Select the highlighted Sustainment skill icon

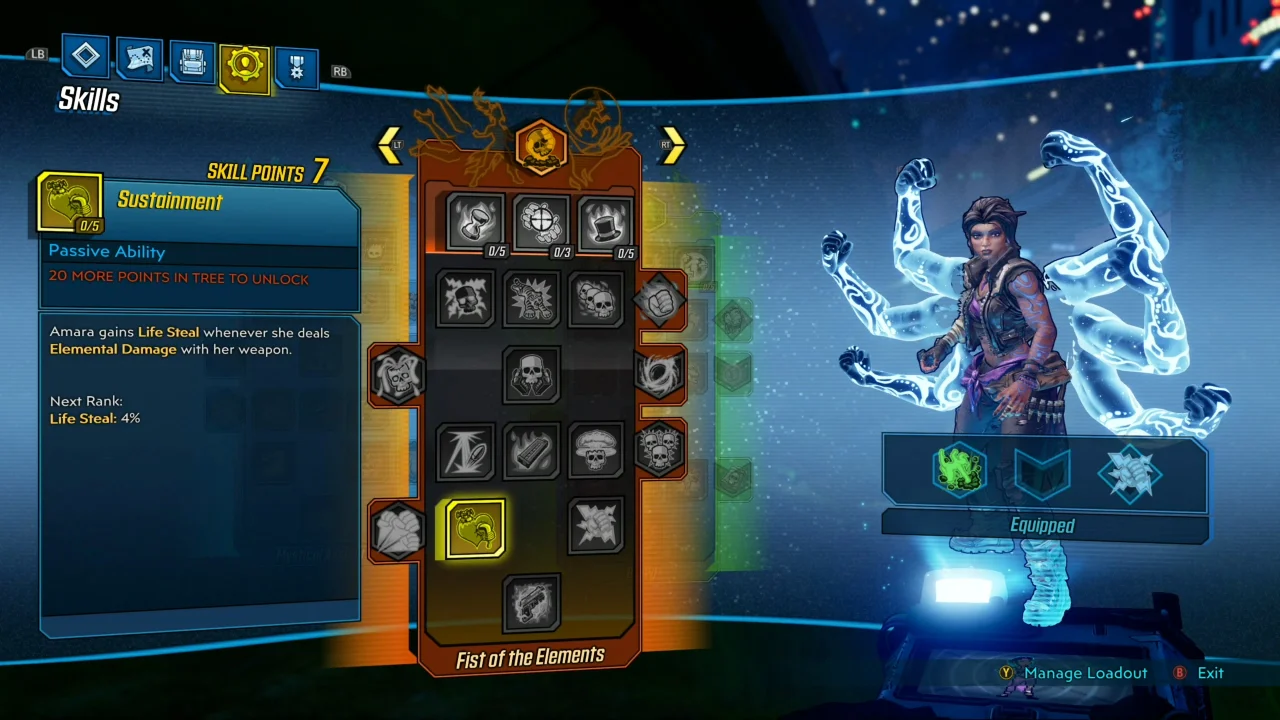coord(474,528)
